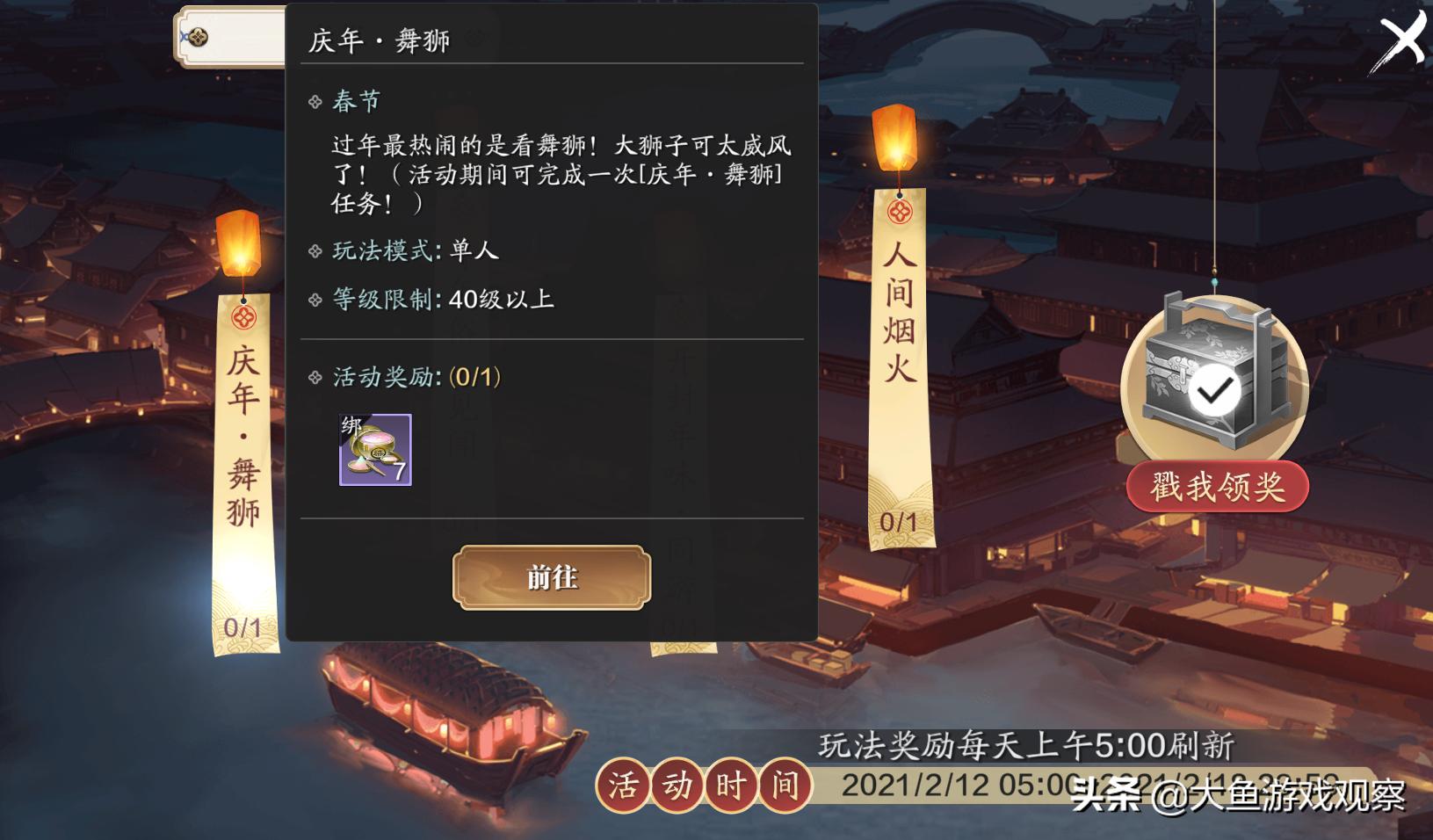Tap 戳我领奖 to claim the reward
The width and height of the screenshot is (1433, 840).
tap(1217, 487)
